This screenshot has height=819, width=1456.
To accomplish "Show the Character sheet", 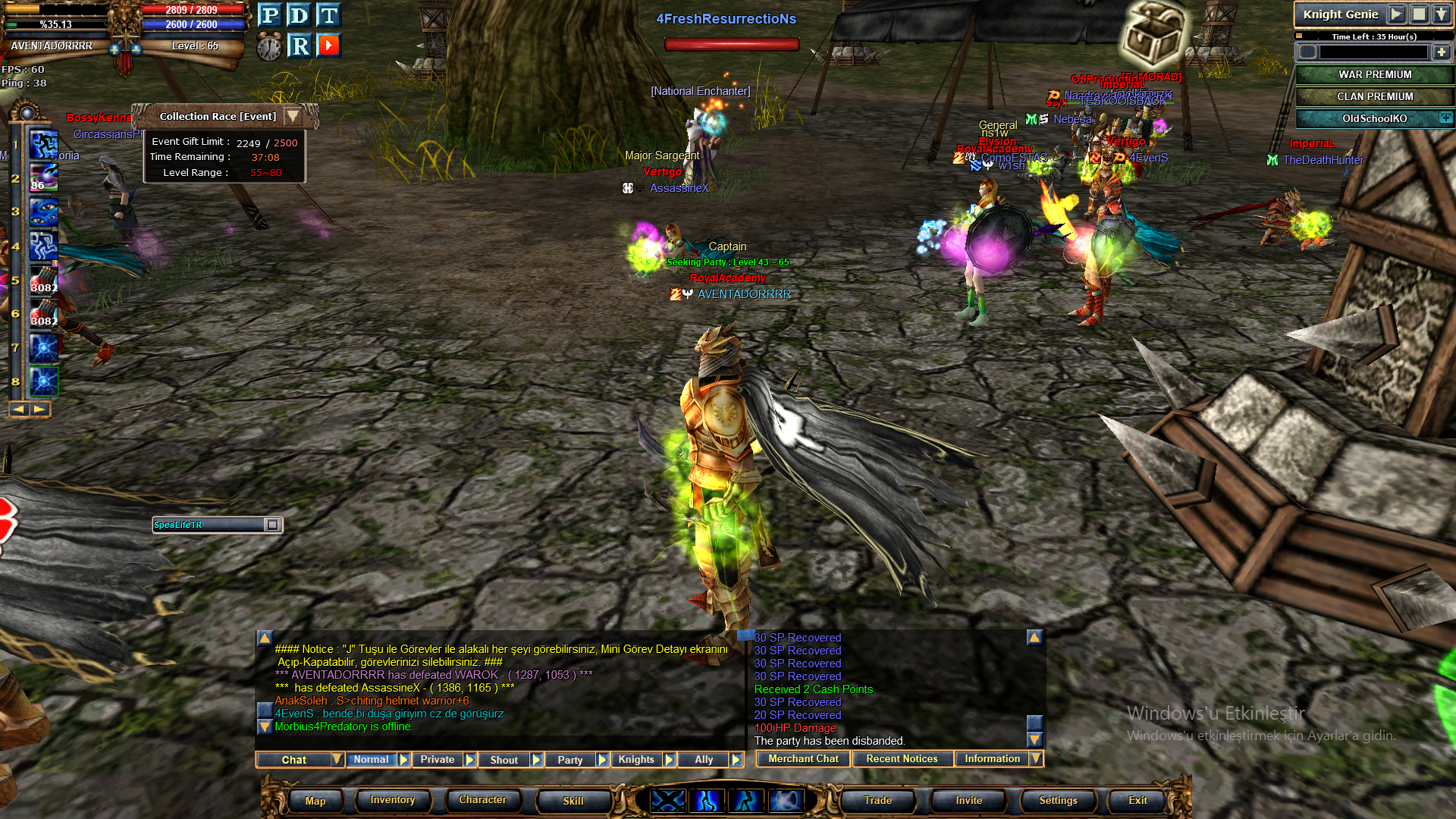I will [x=482, y=800].
